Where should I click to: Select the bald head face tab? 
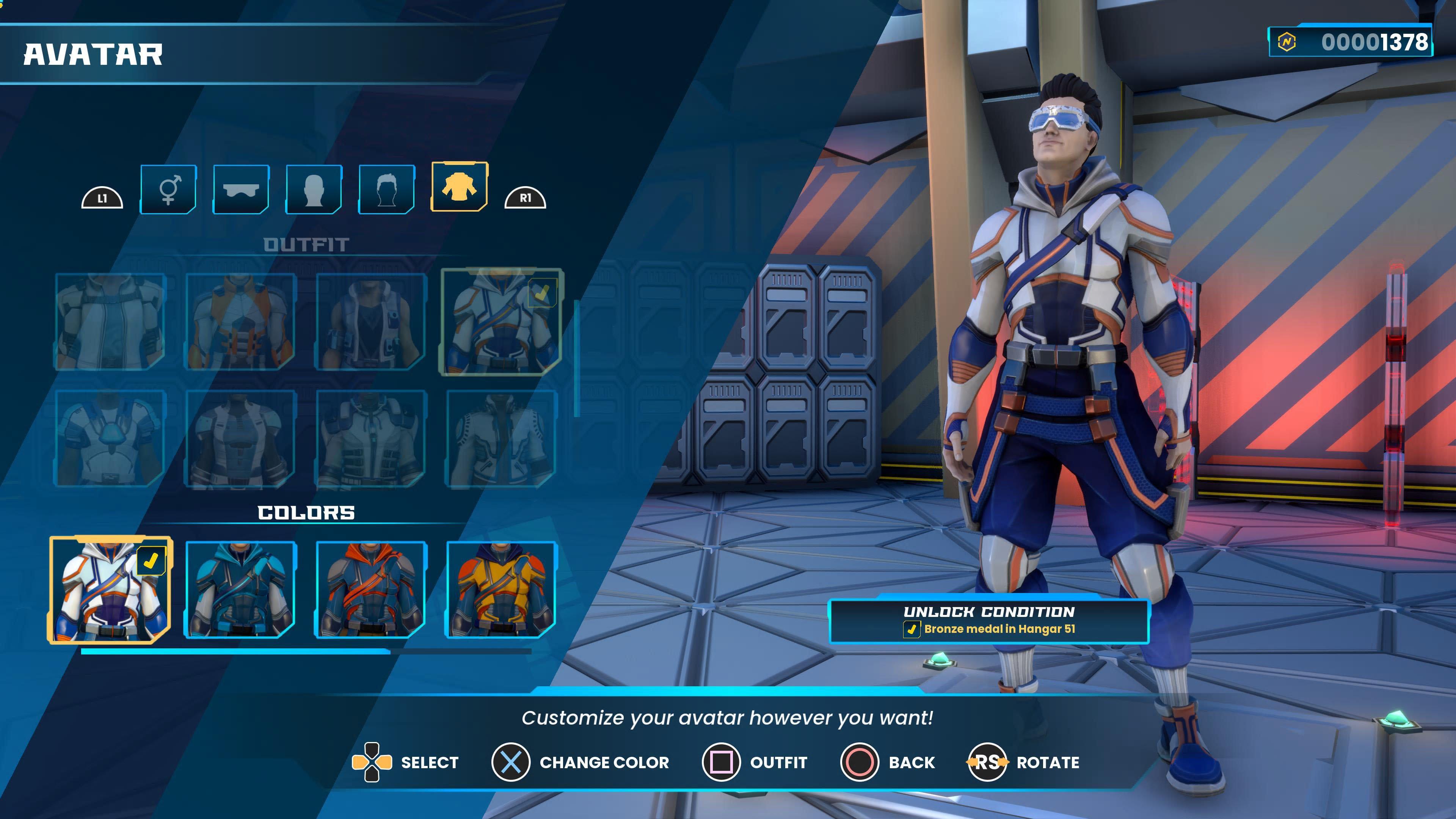pyautogui.click(x=314, y=189)
